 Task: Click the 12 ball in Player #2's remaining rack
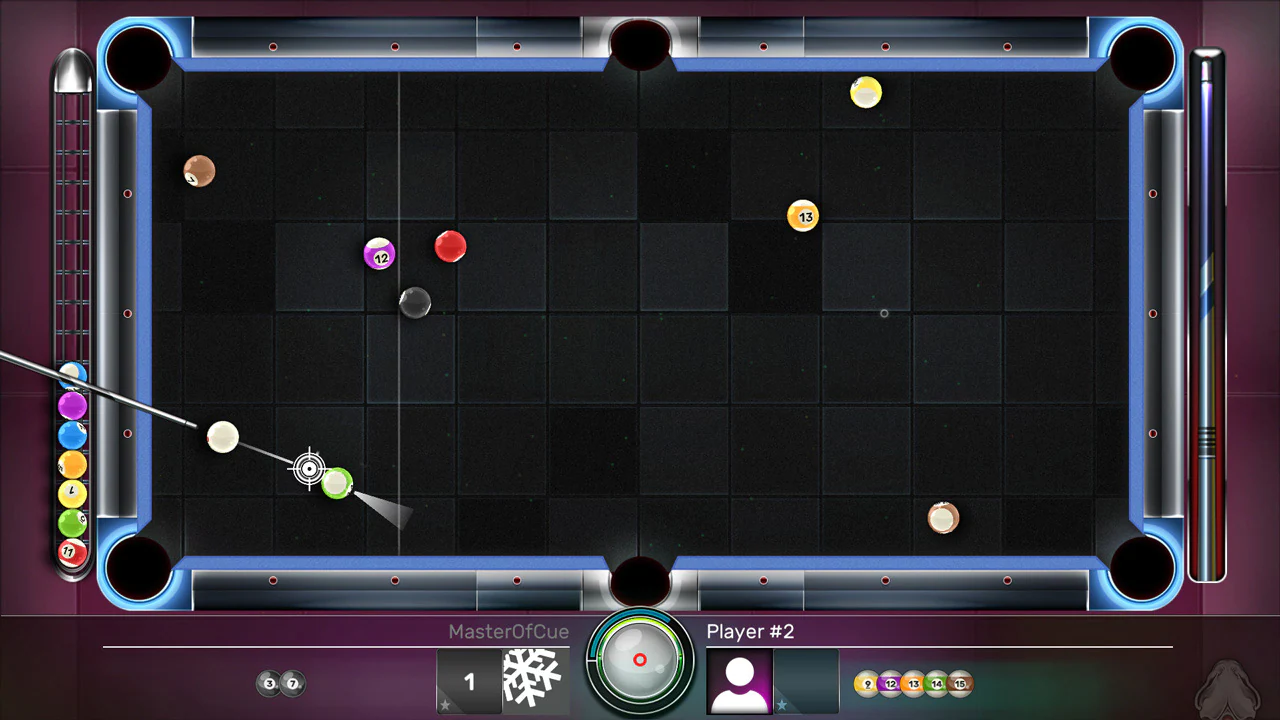tap(889, 684)
